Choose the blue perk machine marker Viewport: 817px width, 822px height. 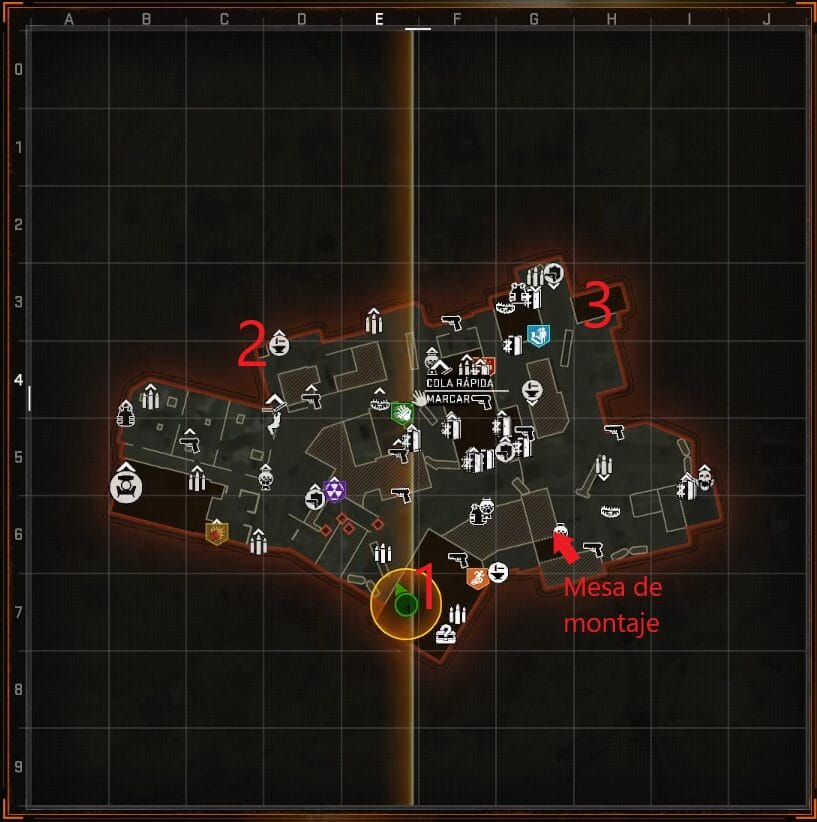coord(538,334)
